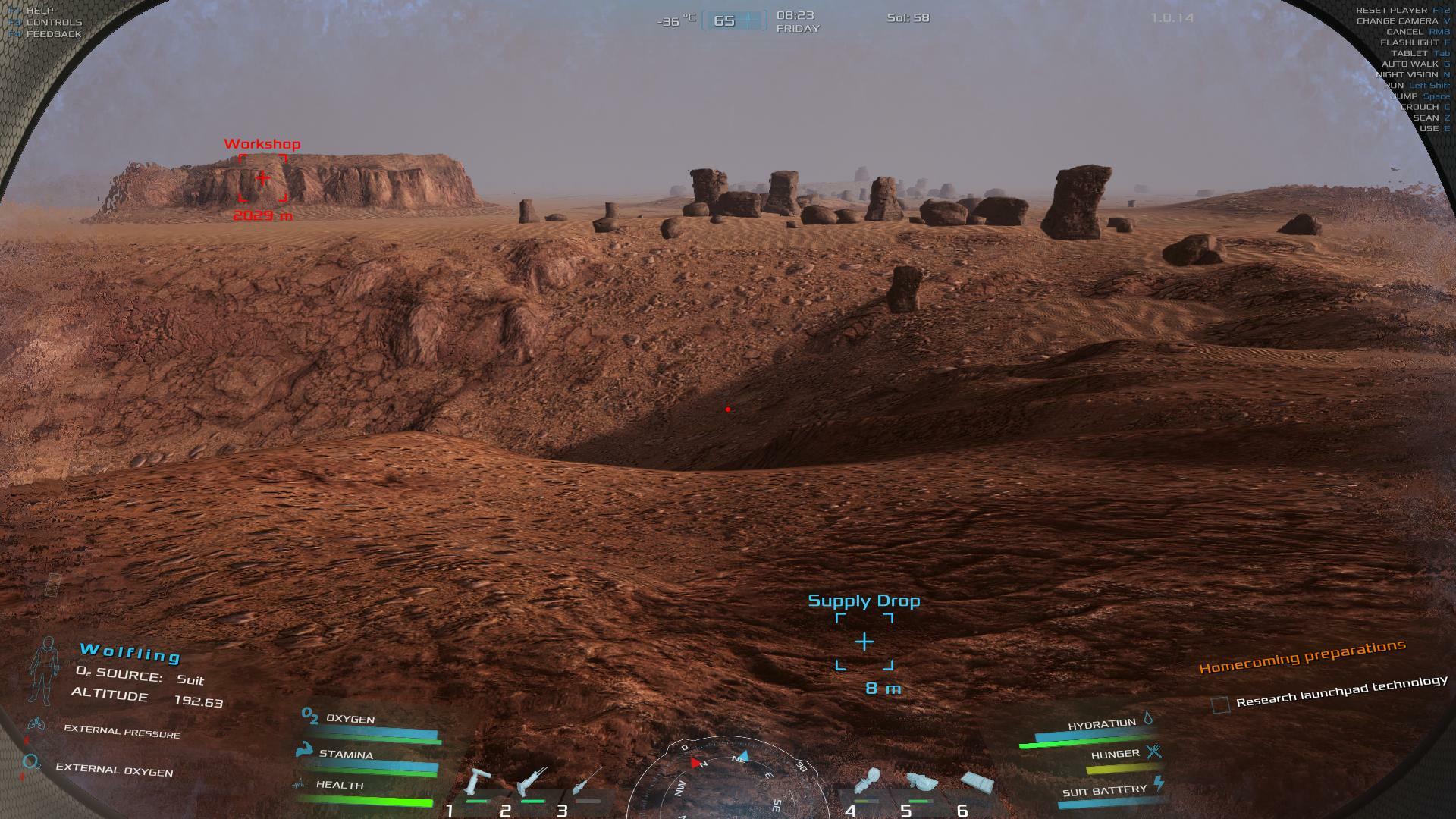The width and height of the screenshot is (1456, 819).
Task: Select the tool in hotbar slot 2
Action: click(532, 783)
